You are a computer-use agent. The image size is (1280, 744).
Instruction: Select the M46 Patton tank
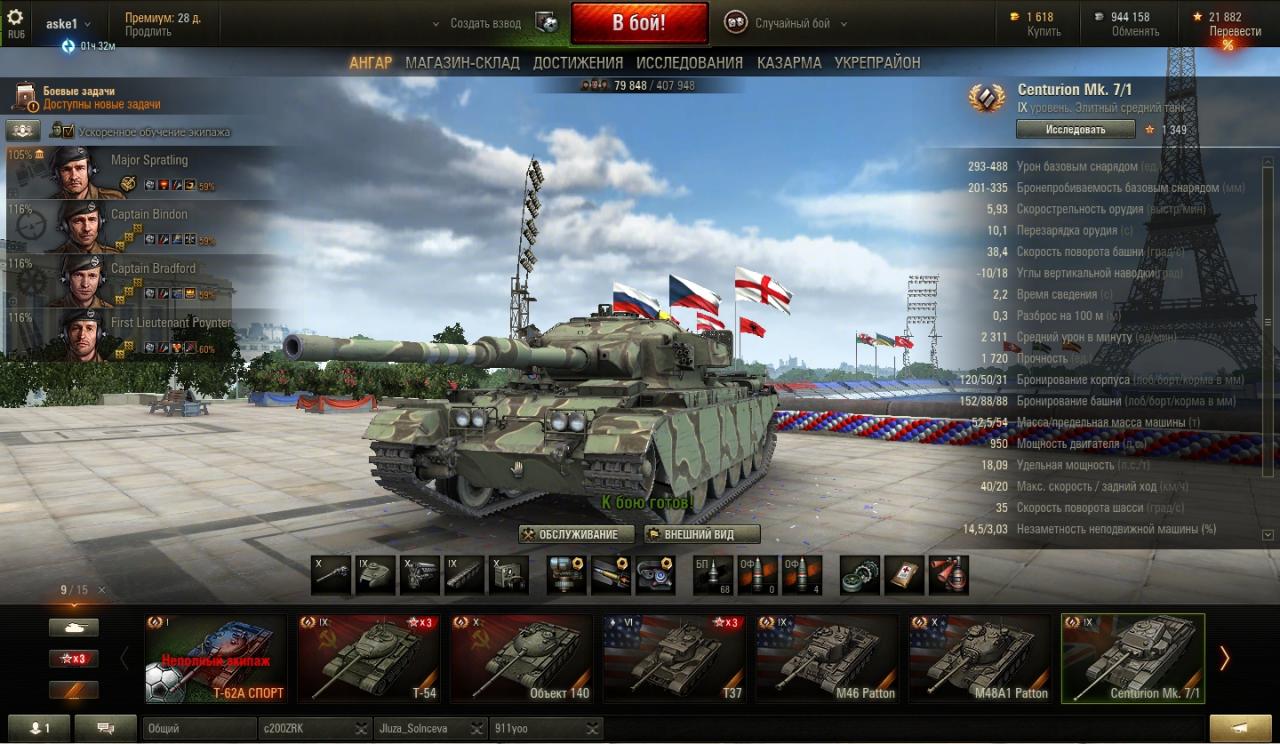[x=827, y=658]
